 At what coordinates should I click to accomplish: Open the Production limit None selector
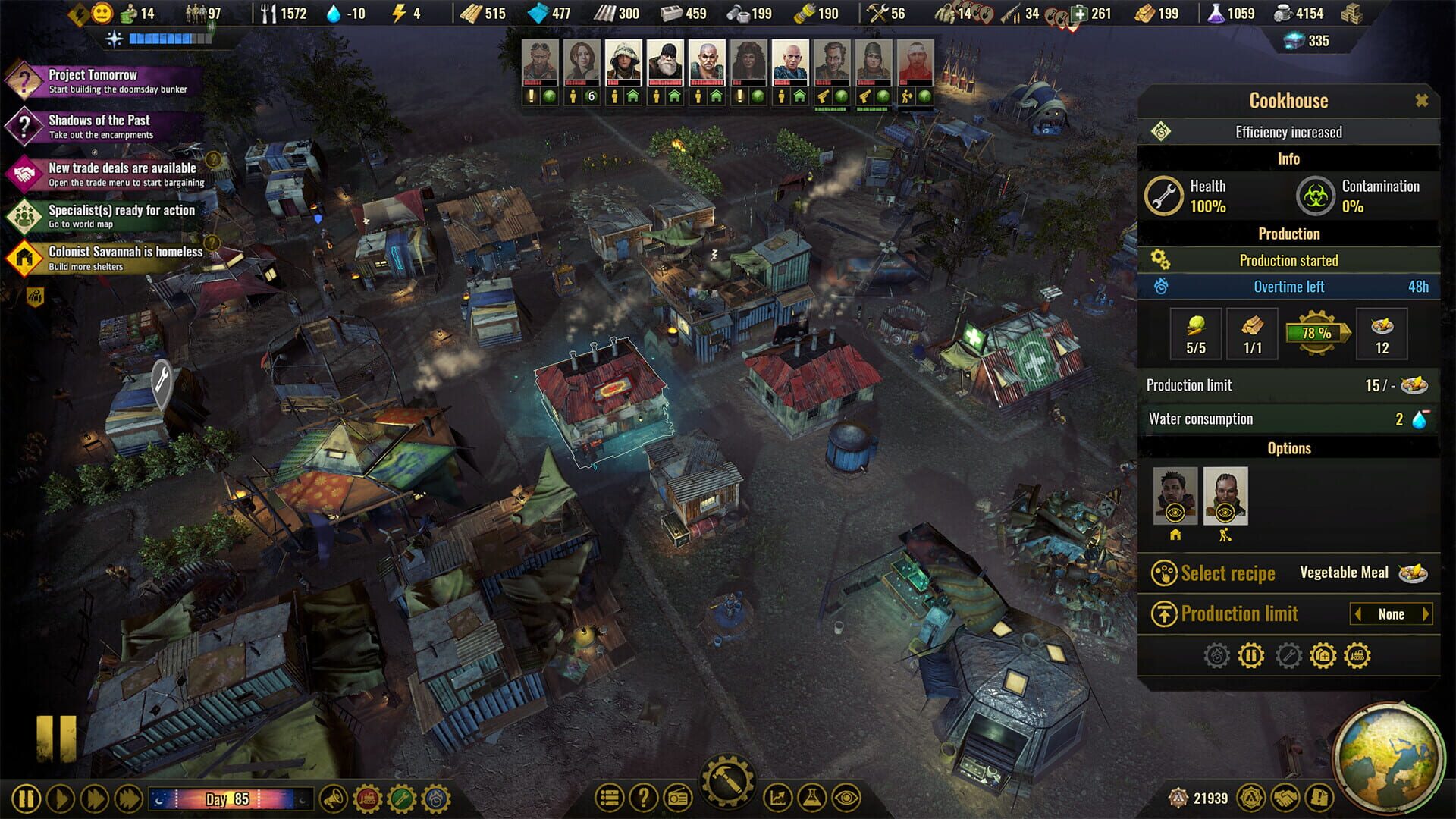(x=1390, y=614)
